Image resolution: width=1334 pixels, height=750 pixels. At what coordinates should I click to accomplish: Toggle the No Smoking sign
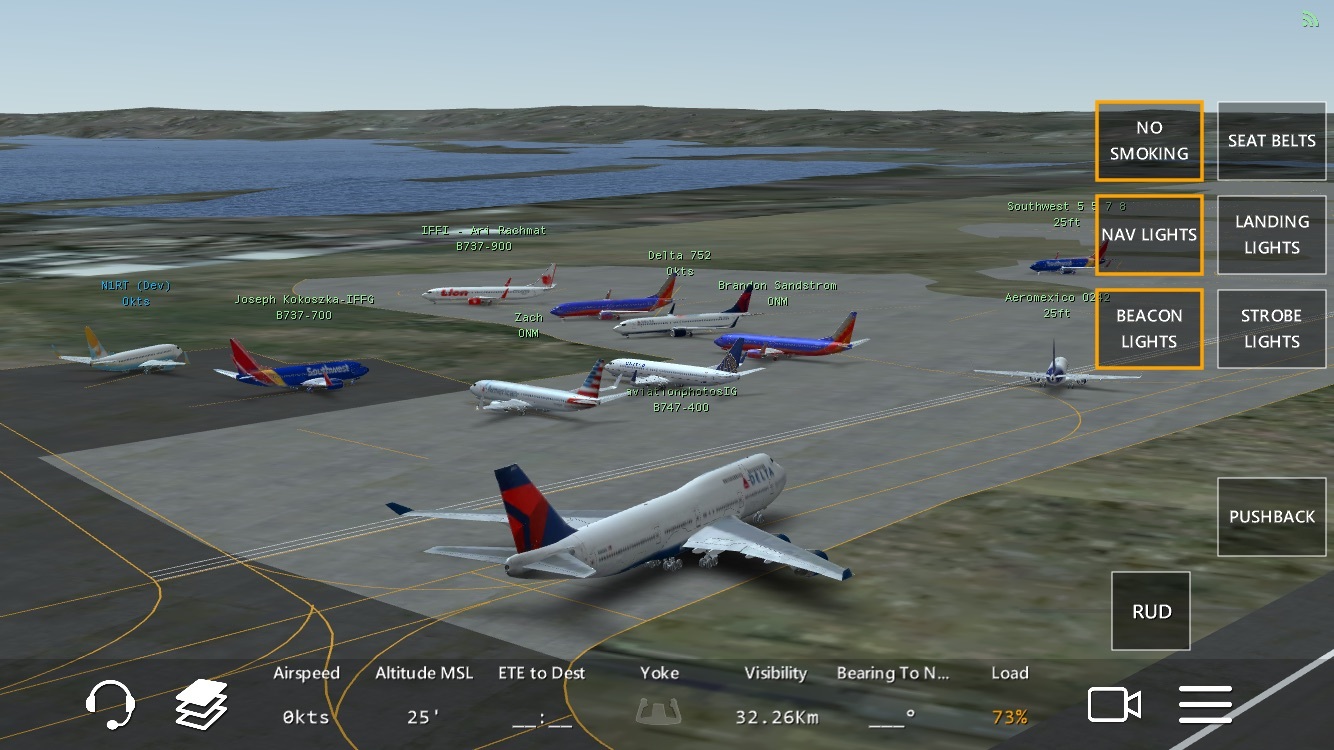point(1149,141)
